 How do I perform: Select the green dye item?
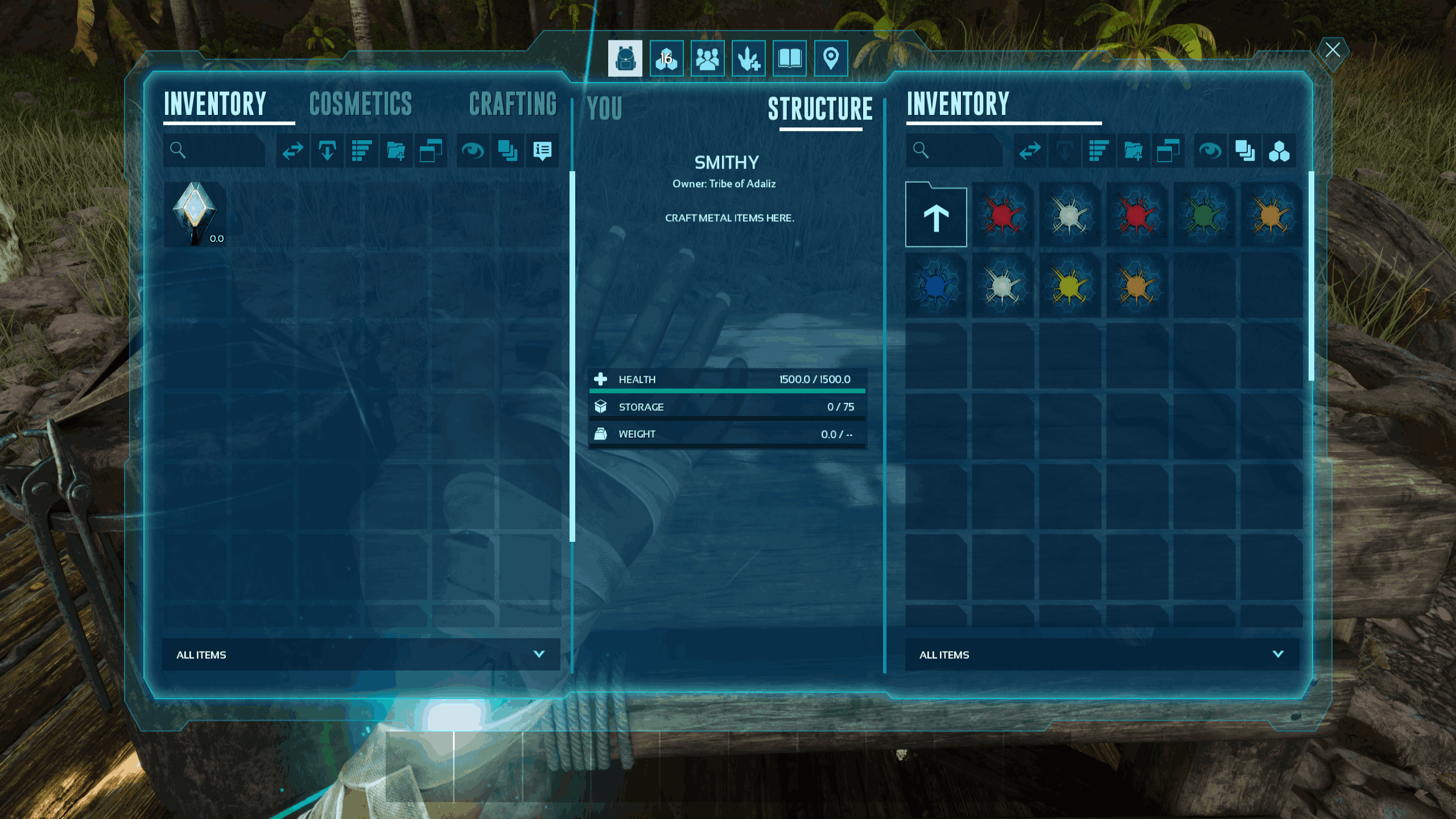pyautogui.click(x=1204, y=215)
